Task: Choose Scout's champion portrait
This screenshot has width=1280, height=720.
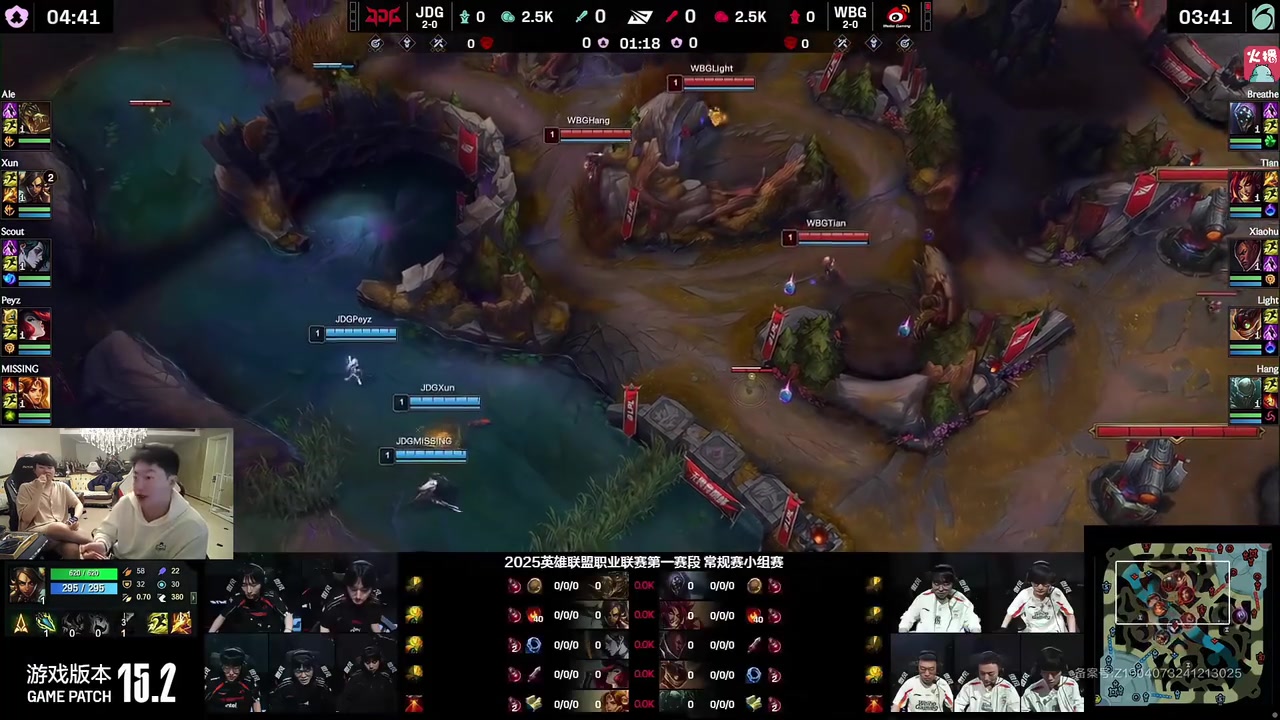Action: (35, 256)
